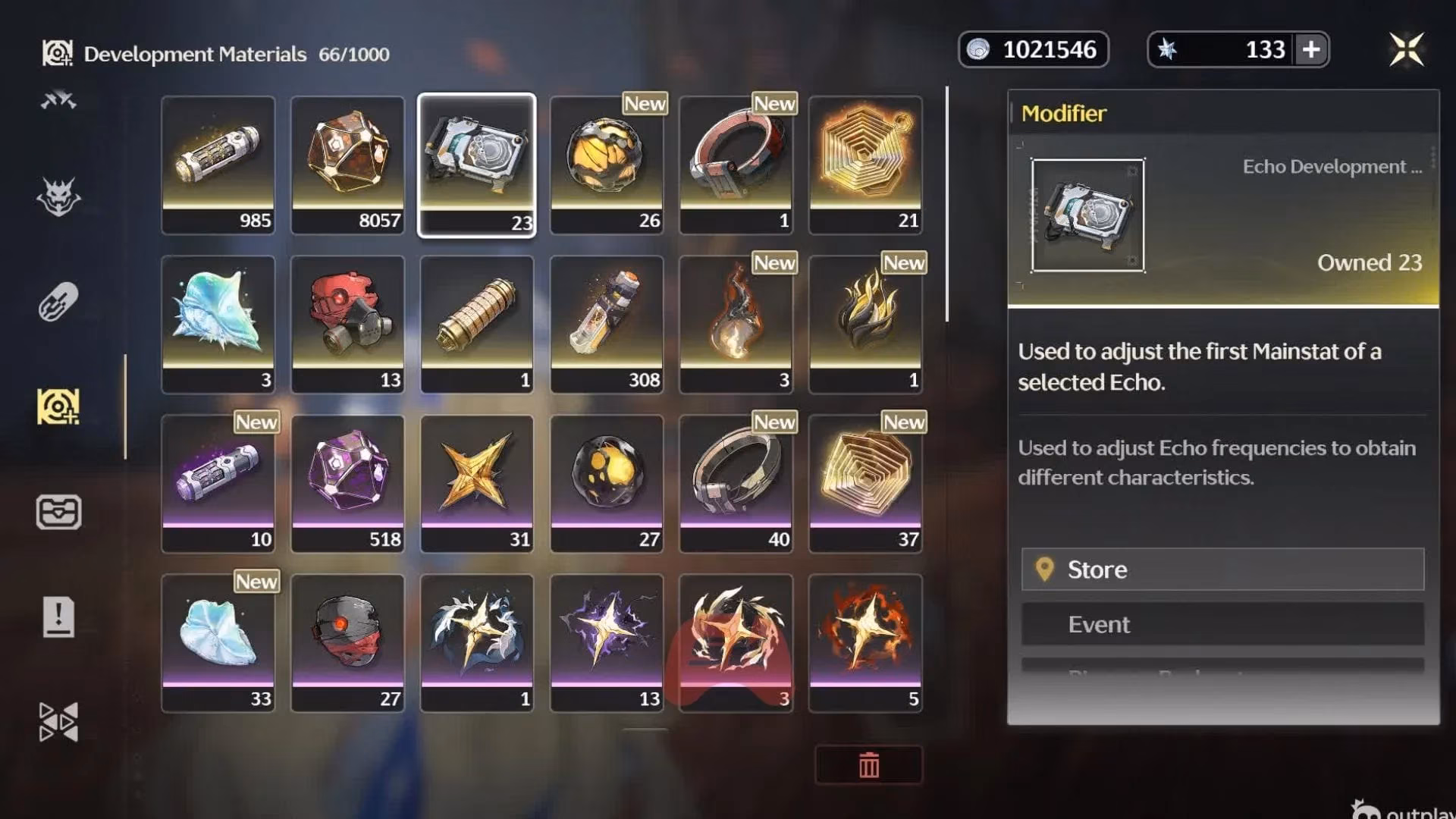Open the chest-shaped supplies category tab
The image size is (1456, 819).
pyautogui.click(x=58, y=512)
